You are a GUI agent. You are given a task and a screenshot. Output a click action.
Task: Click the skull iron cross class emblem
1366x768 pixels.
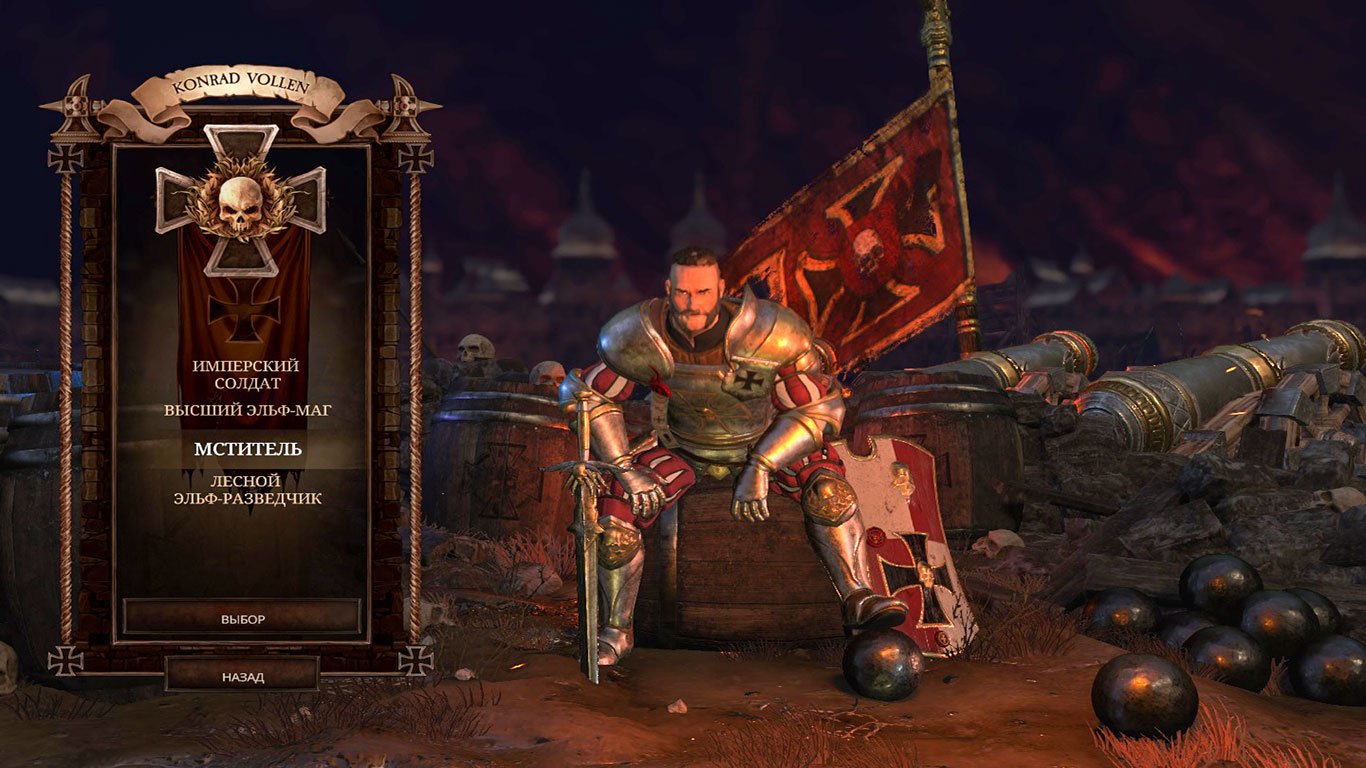click(243, 205)
